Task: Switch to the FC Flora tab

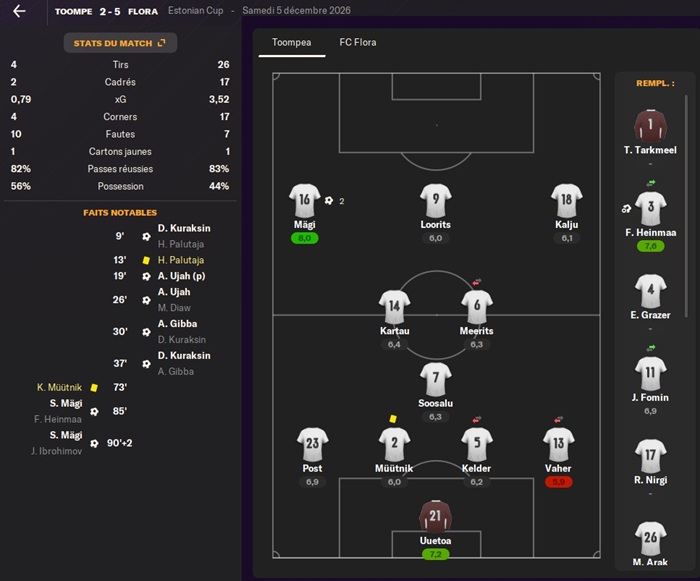Action: coord(358,43)
